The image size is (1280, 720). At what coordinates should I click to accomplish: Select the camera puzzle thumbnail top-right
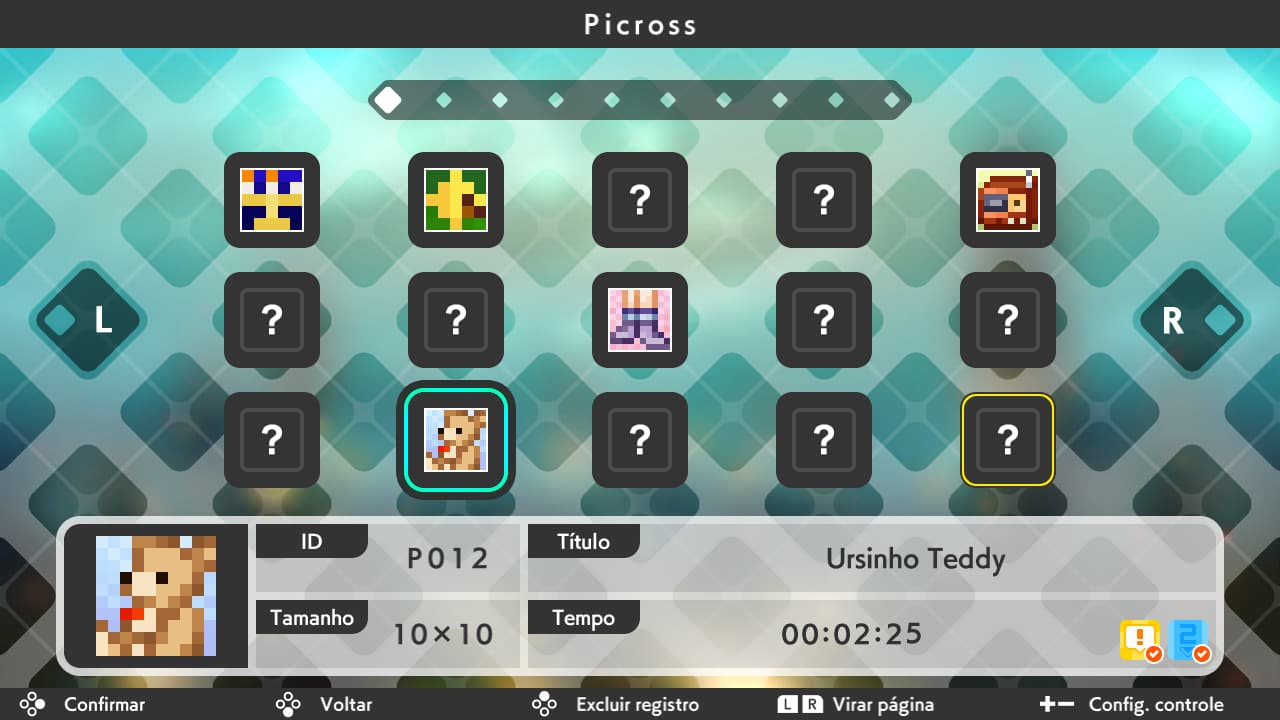[x=1007, y=200]
